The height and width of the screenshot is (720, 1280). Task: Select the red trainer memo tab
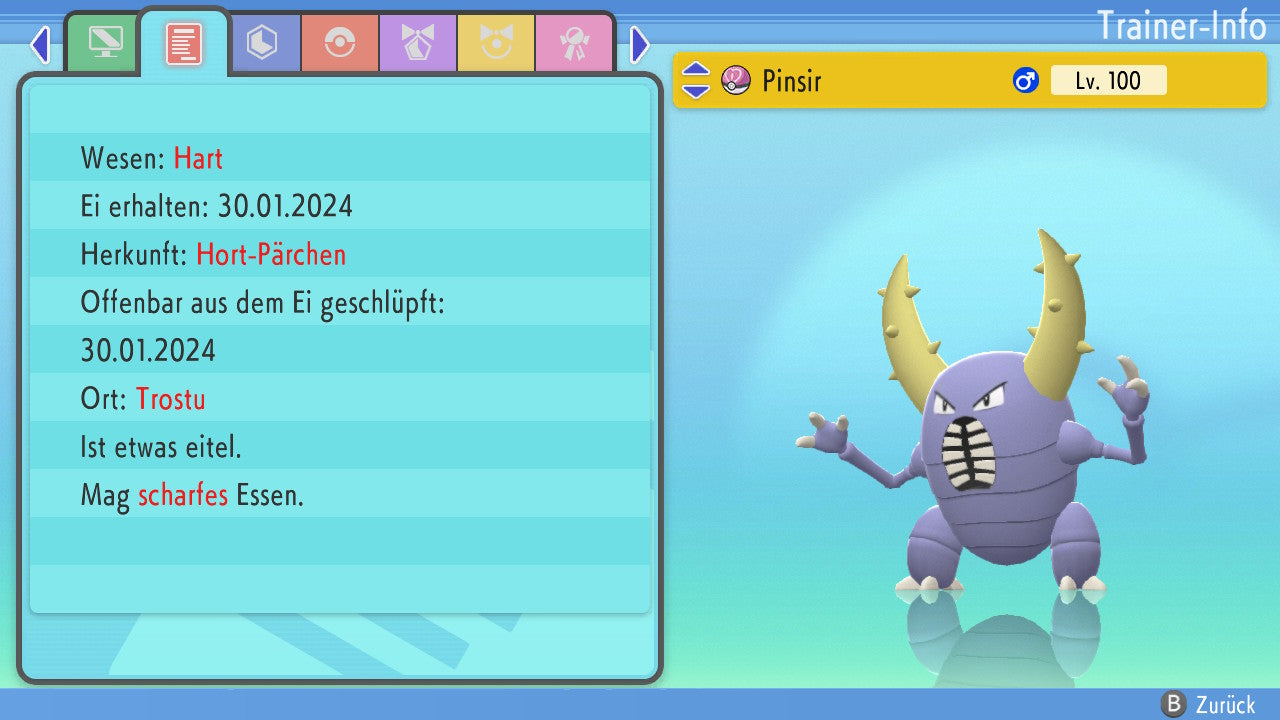(x=184, y=44)
